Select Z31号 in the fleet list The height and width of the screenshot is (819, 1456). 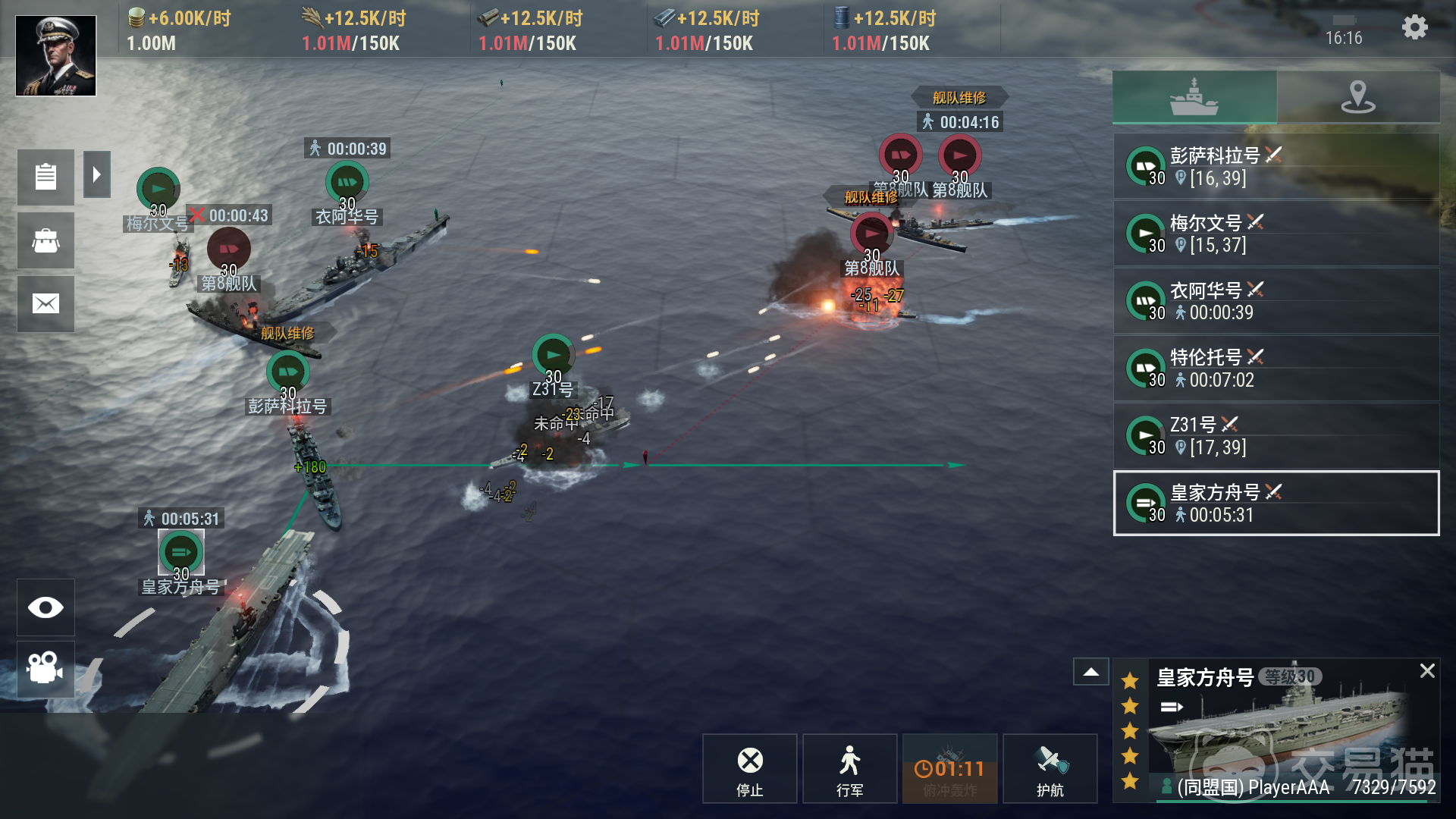click(1276, 435)
